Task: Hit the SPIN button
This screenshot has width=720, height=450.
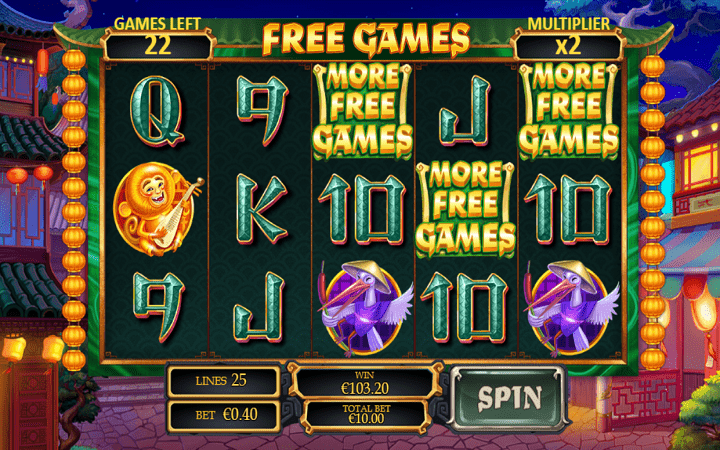Action: point(508,397)
